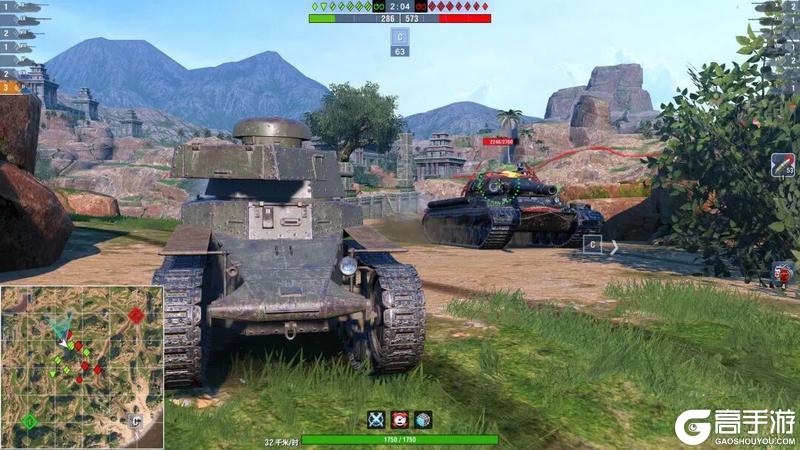Click the green allied base marker on the minimap
Screen dimensions: 800x450
(x=30, y=420)
